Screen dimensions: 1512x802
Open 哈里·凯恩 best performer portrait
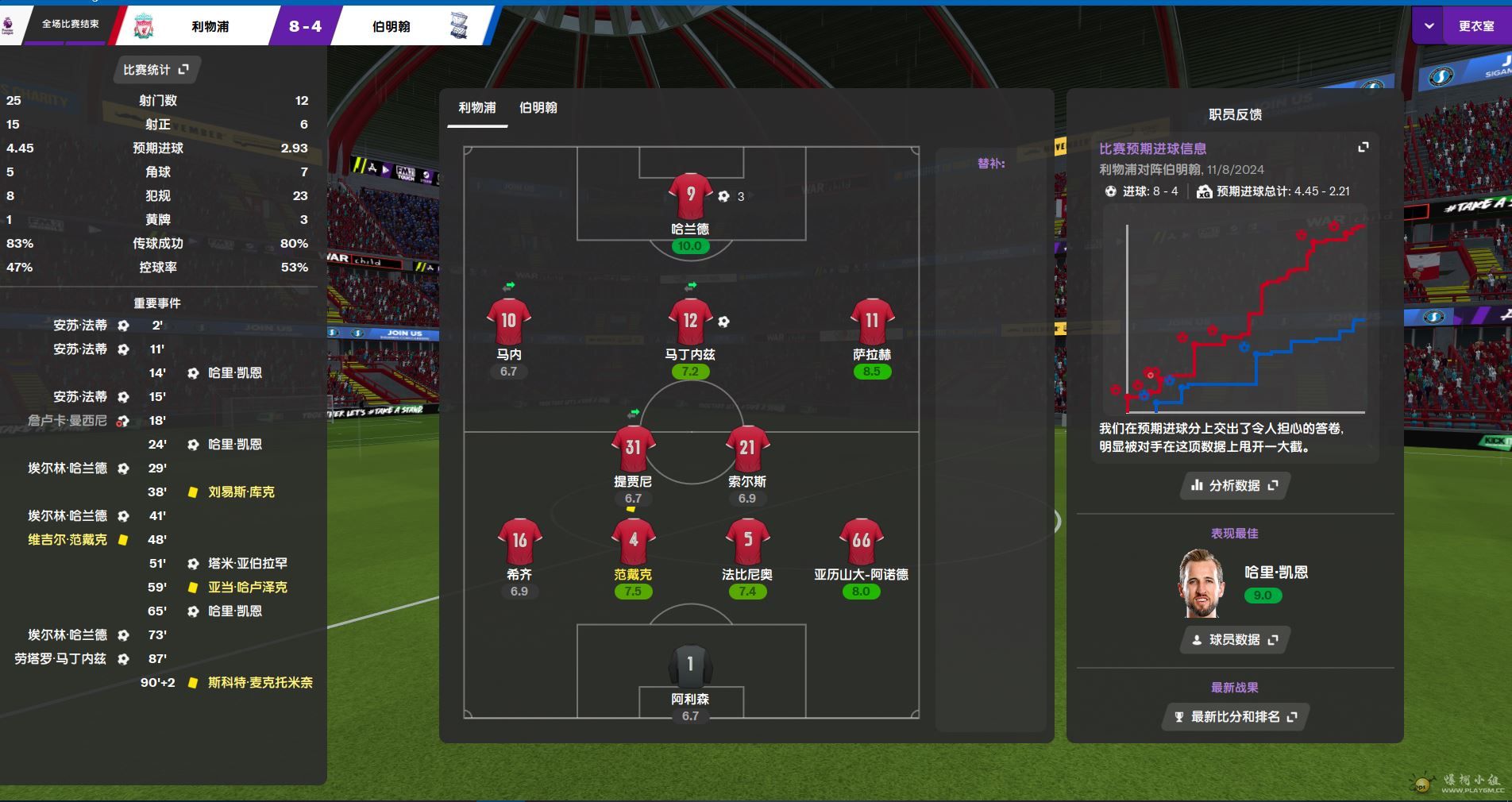1201,584
